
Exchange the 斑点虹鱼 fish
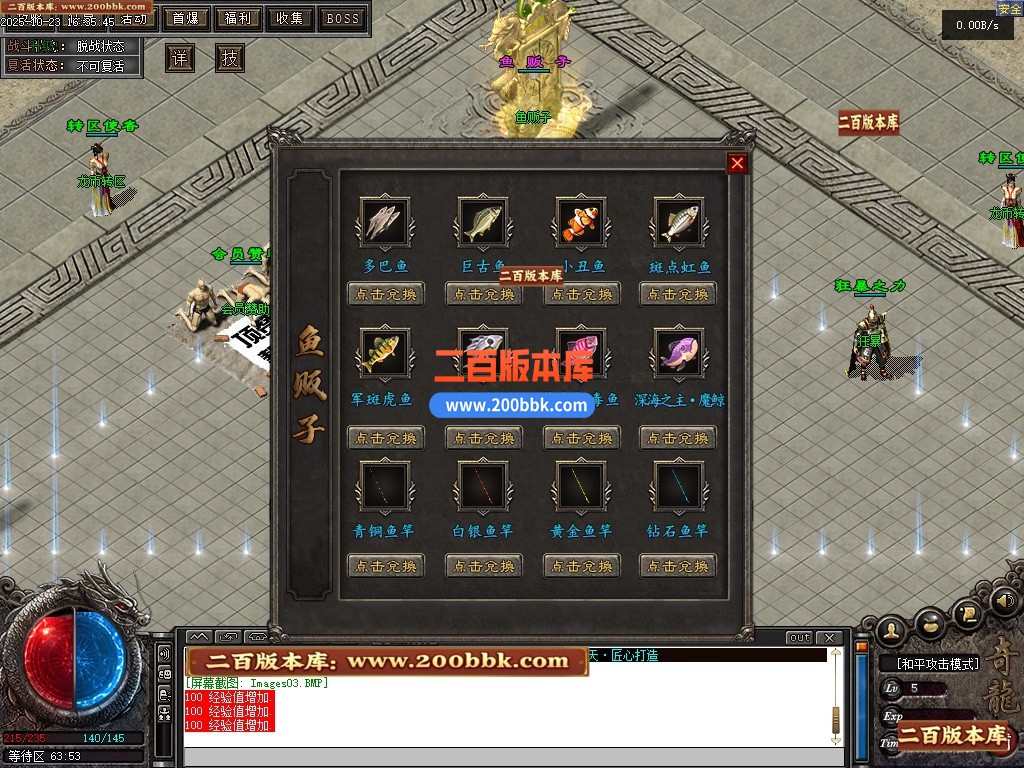click(x=679, y=294)
